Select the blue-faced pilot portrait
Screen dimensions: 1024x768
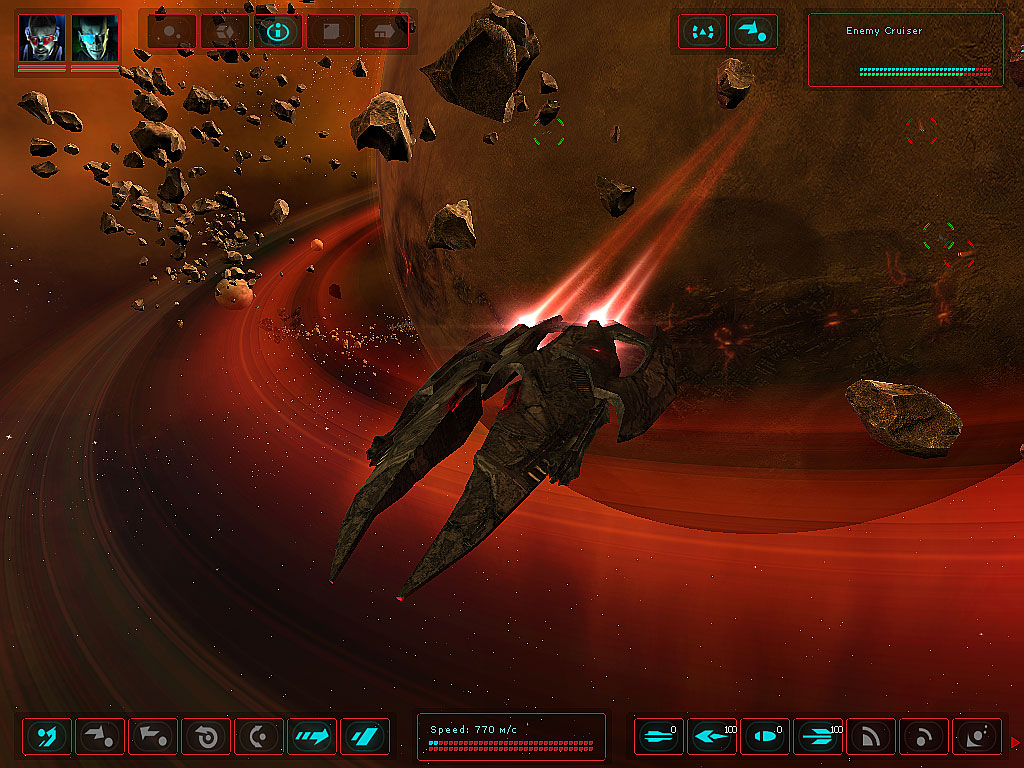(x=95, y=38)
